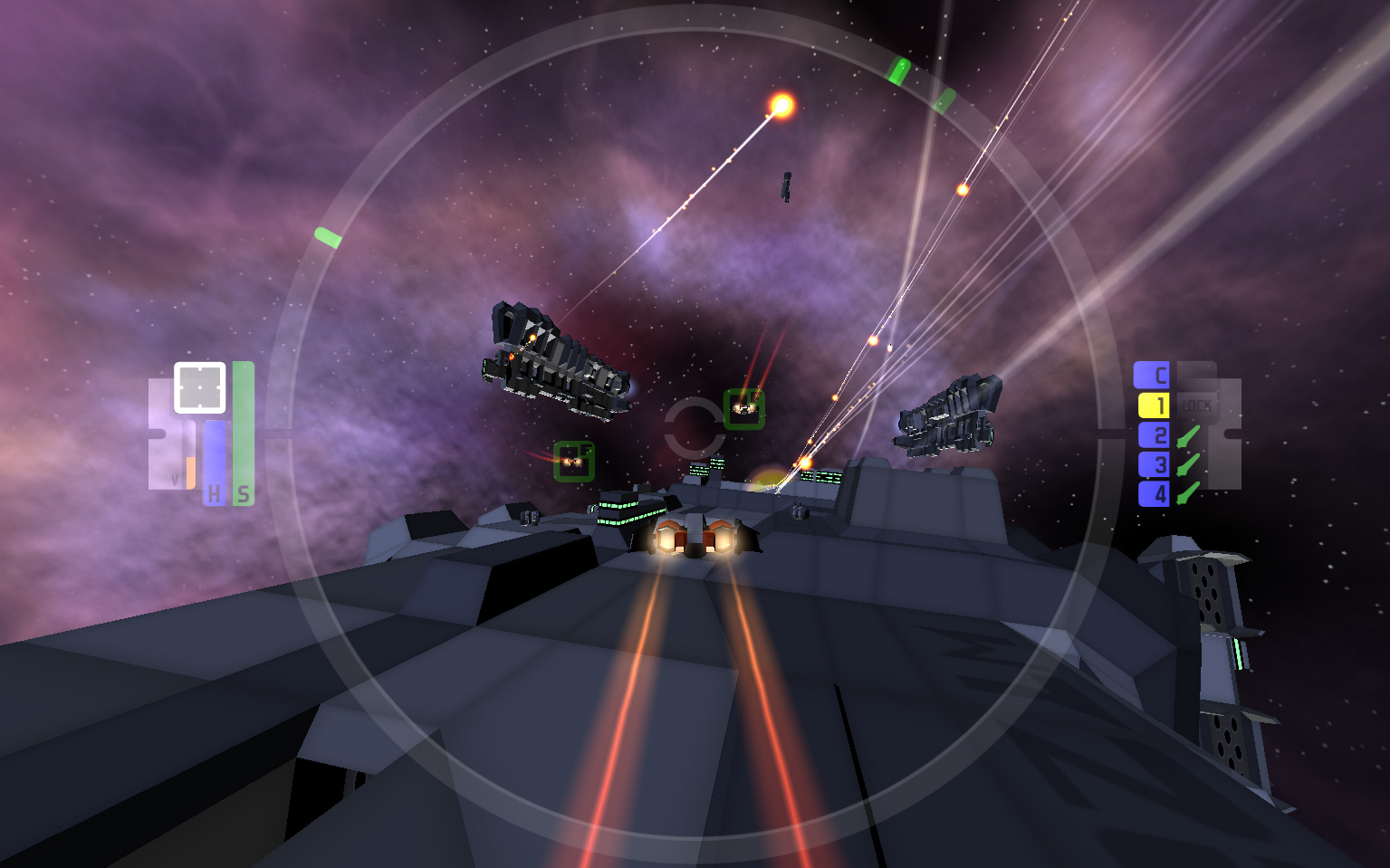Toggle the C countermeasure slot
Image resolution: width=1390 pixels, height=868 pixels.
click(1153, 375)
